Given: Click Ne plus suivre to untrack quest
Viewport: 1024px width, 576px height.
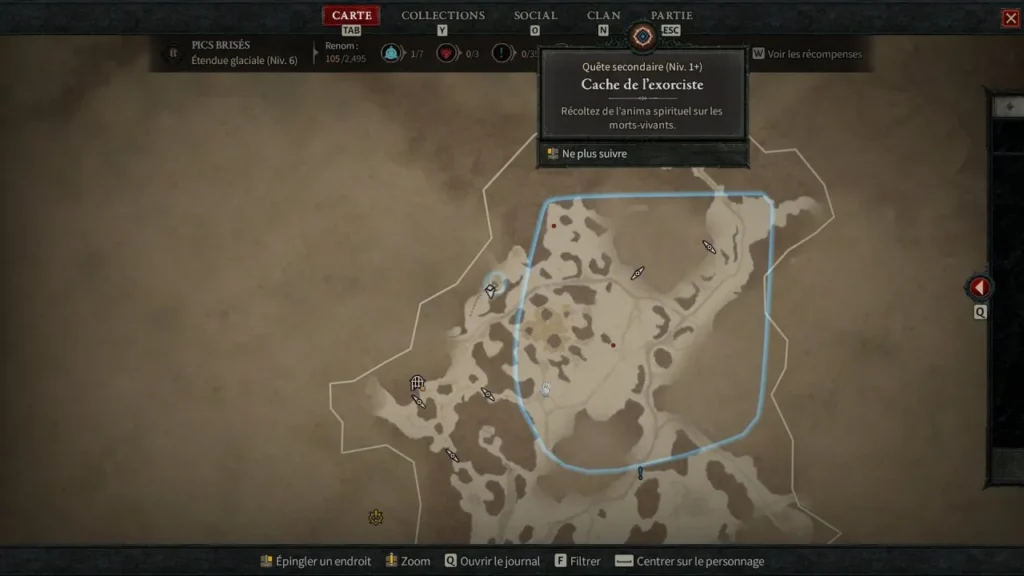Looking at the screenshot, I should [594, 154].
